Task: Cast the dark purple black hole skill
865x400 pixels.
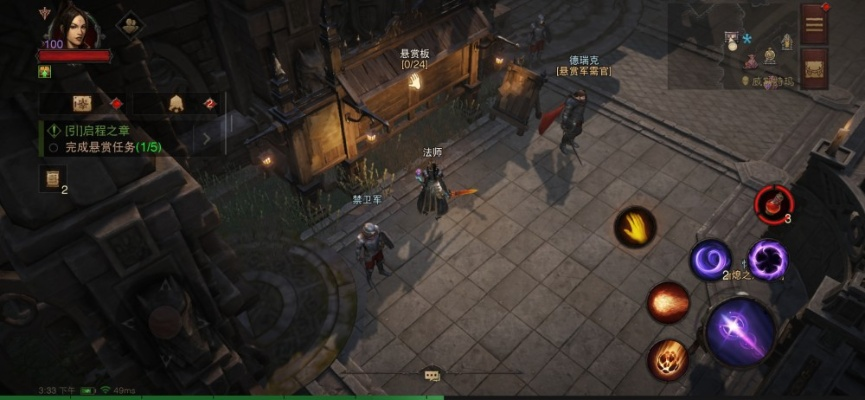Action: coord(769,259)
